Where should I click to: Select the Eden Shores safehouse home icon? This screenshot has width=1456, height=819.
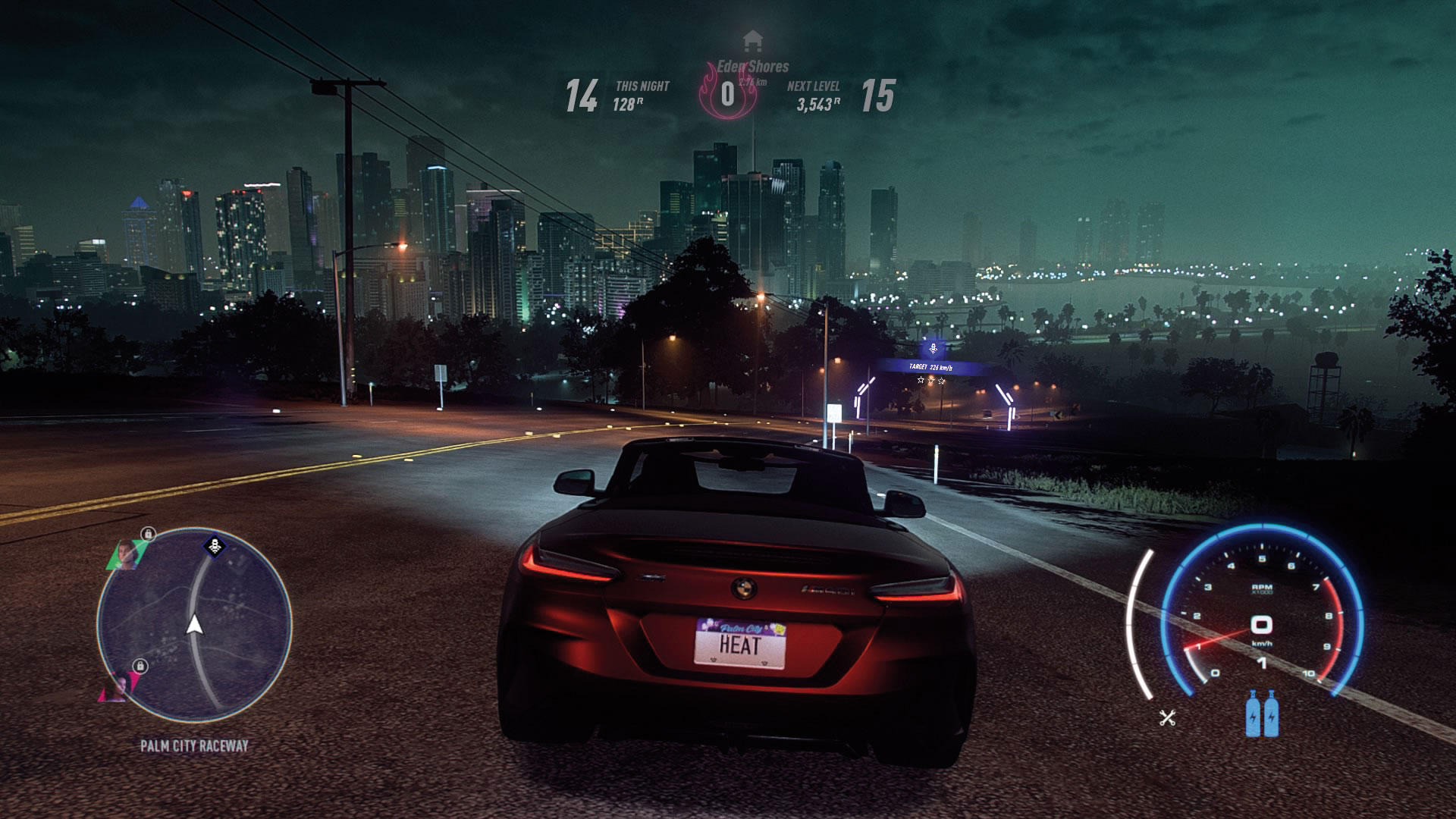pyautogui.click(x=752, y=39)
